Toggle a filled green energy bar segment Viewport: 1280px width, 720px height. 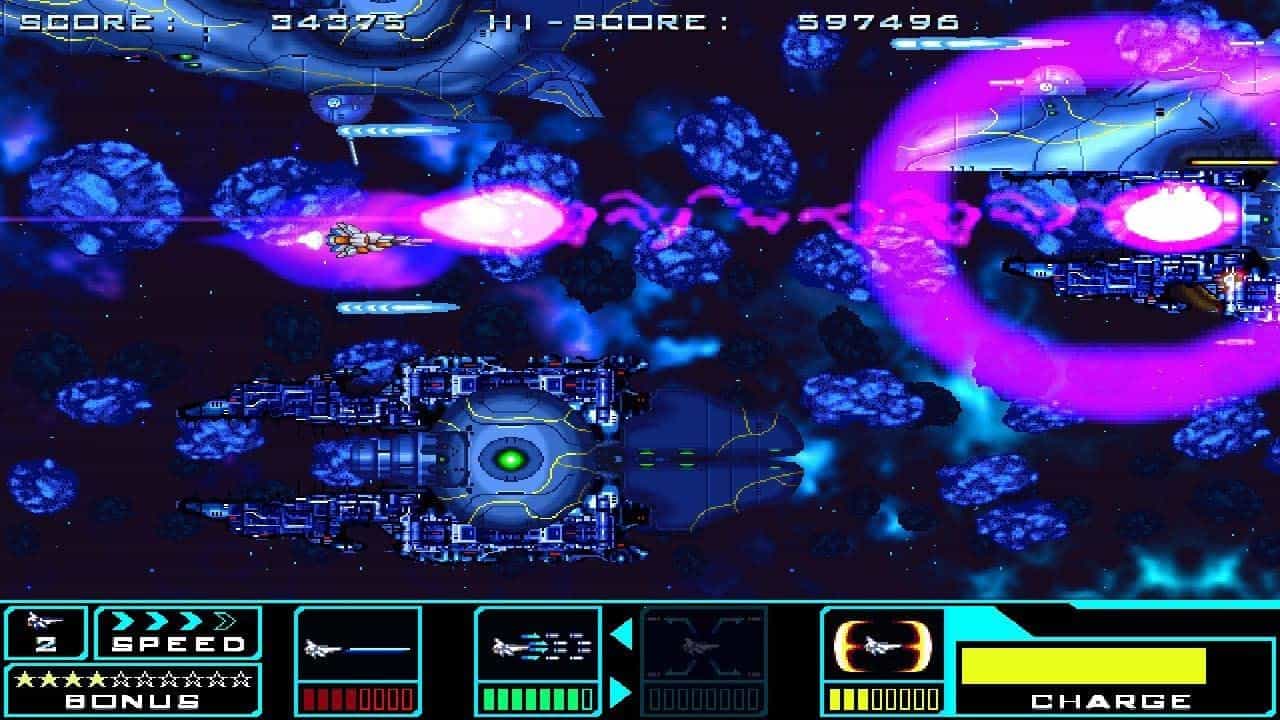pyautogui.click(x=500, y=690)
